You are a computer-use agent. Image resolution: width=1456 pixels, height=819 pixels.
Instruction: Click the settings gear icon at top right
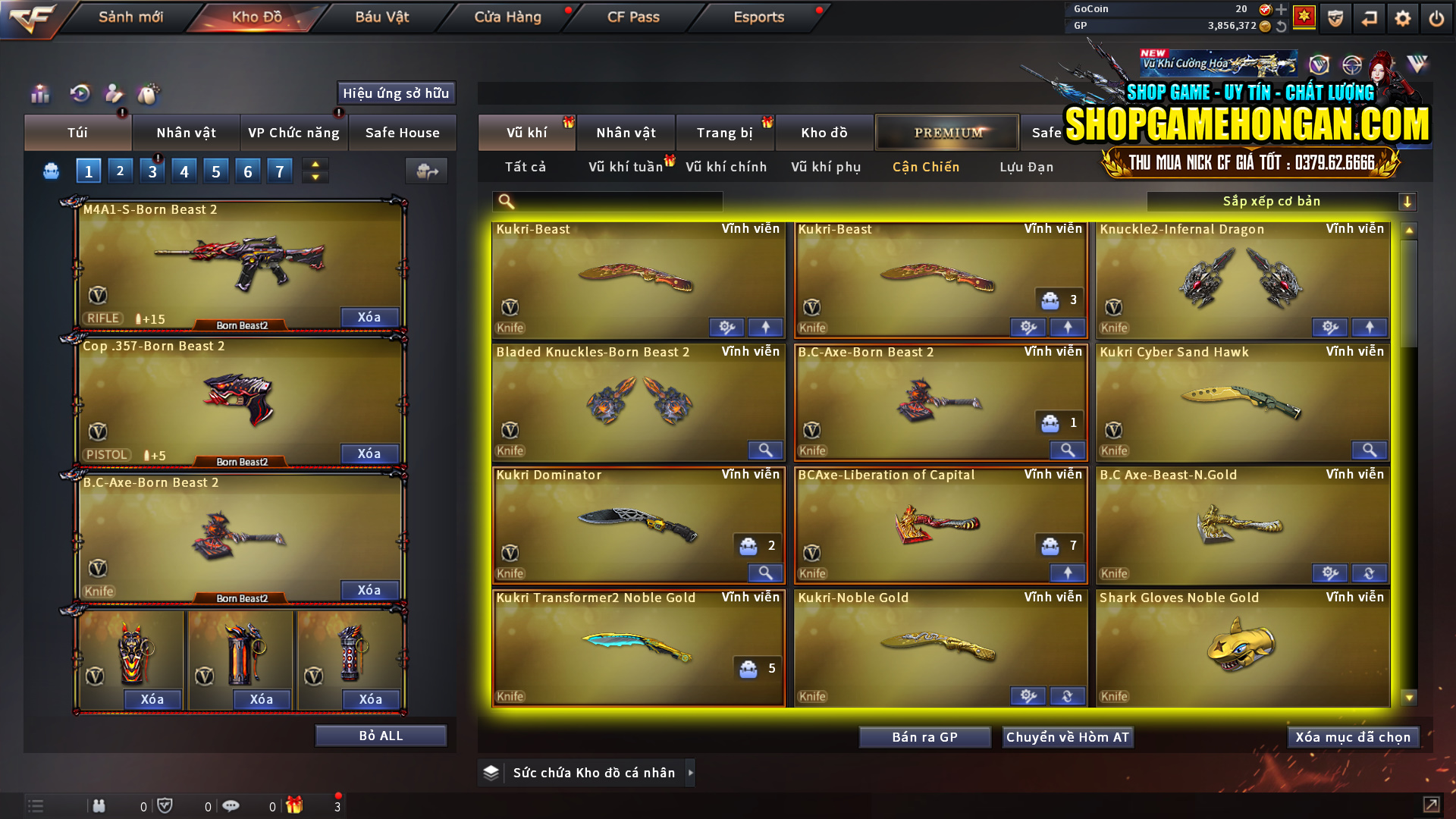point(1402,17)
